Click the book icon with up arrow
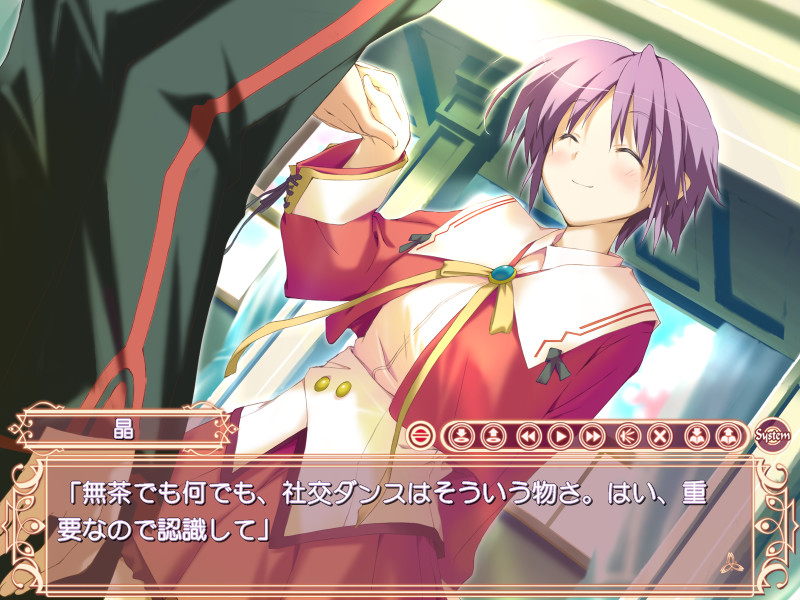Image resolution: width=800 pixels, height=600 pixels. tap(729, 436)
